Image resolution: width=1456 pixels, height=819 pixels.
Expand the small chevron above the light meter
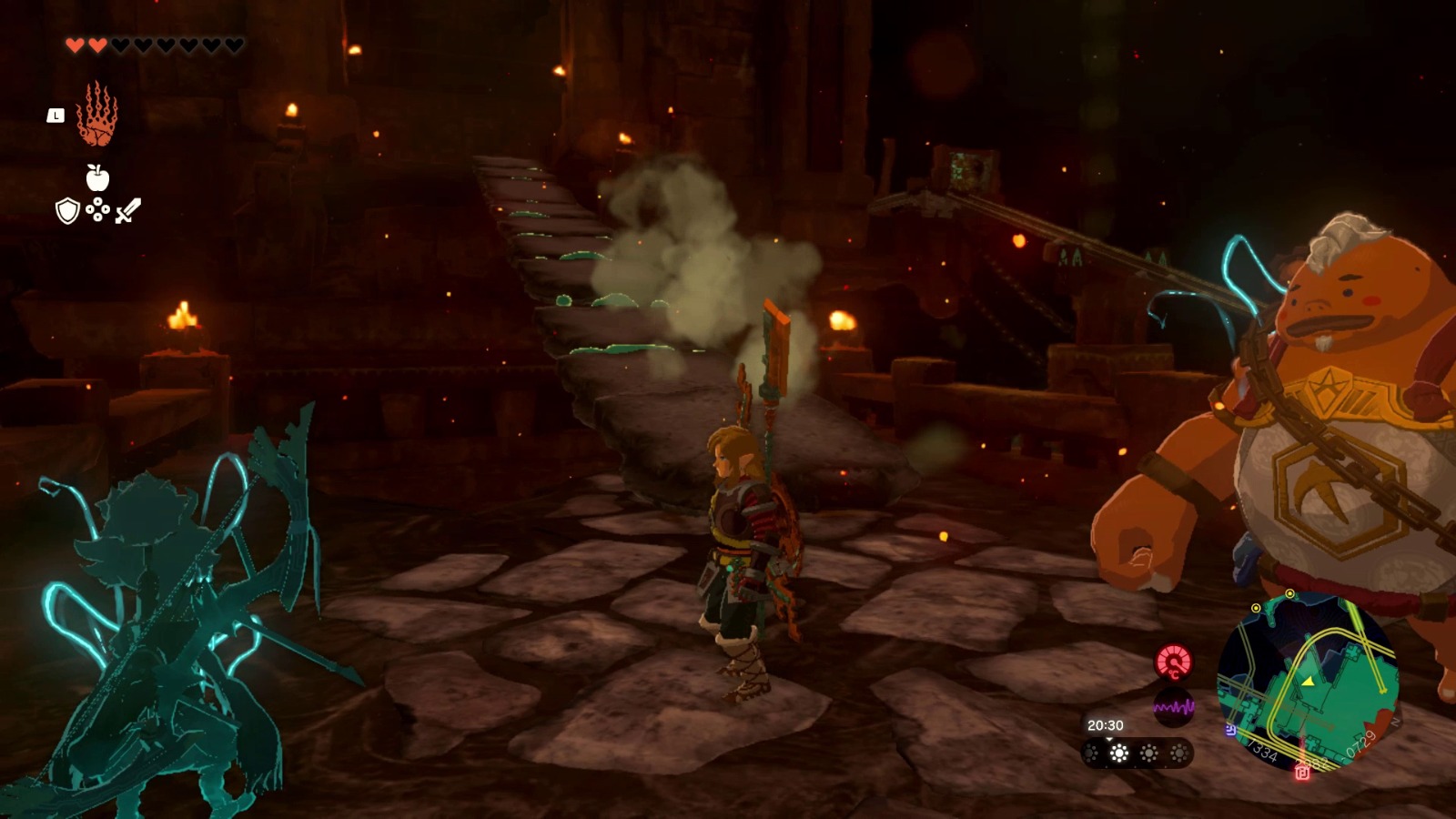(x=1108, y=740)
